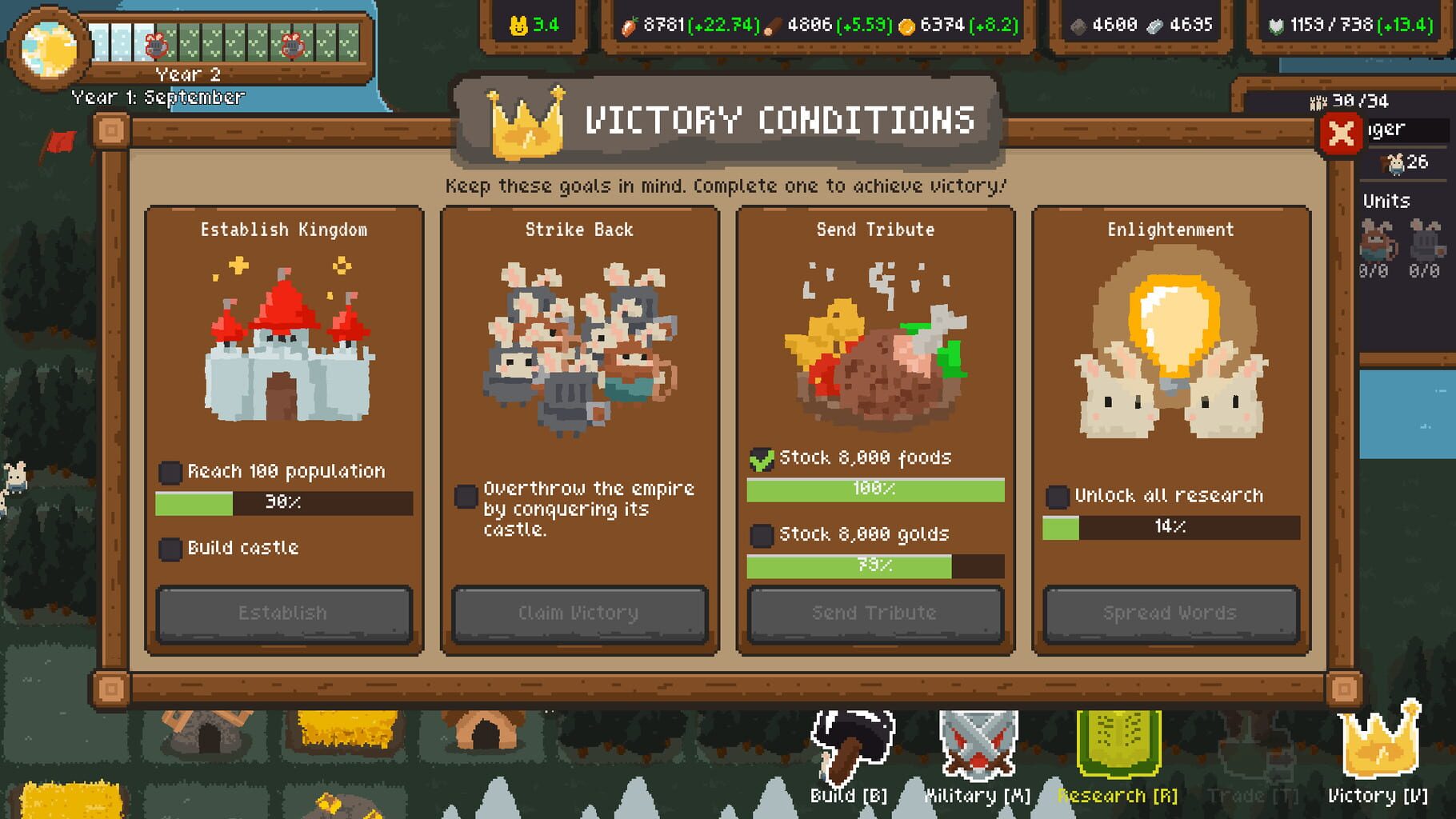Check the Build castle checkbox
This screenshot has width=1456, height=819.
(x=170, y=549)
